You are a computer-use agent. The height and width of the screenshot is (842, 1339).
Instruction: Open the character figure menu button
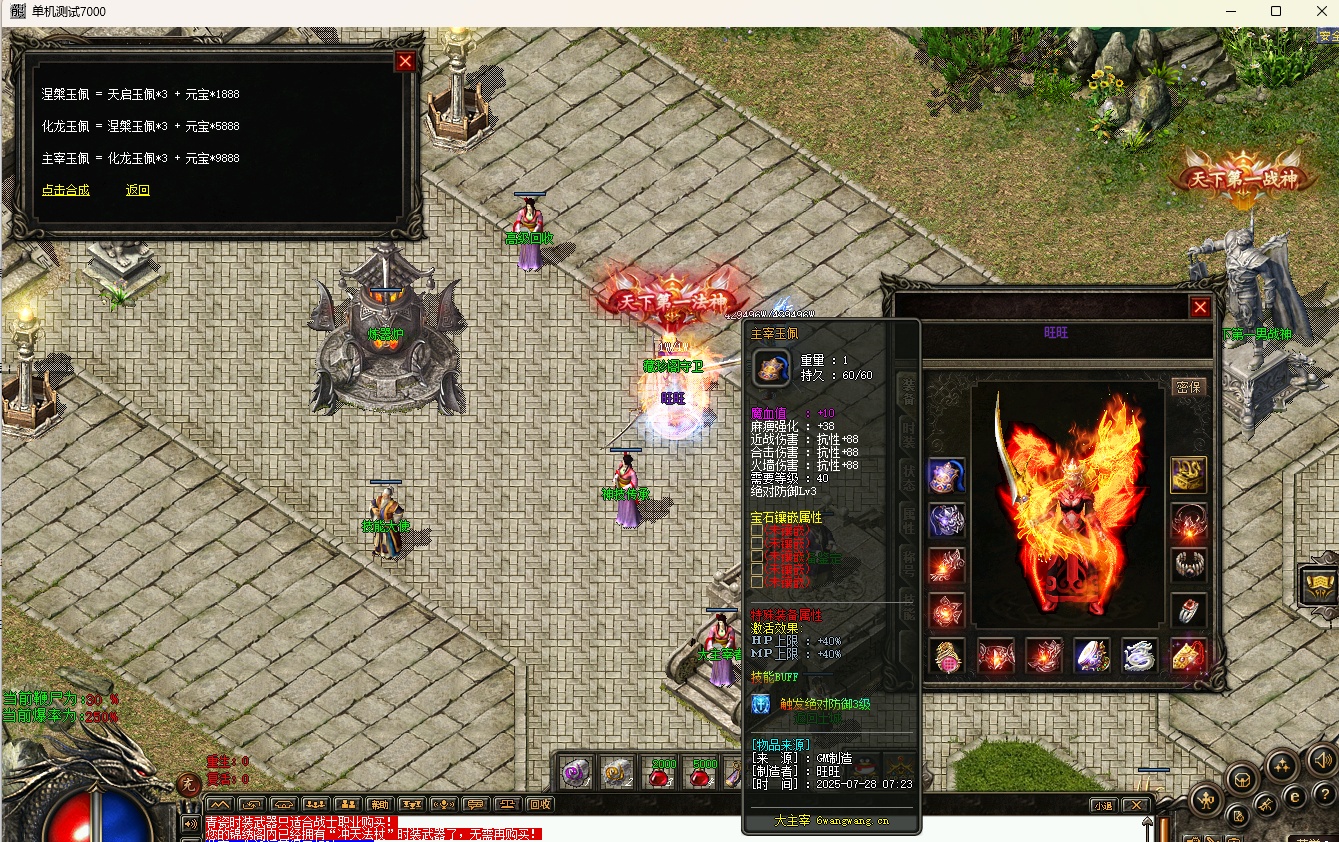(1204, 800)
